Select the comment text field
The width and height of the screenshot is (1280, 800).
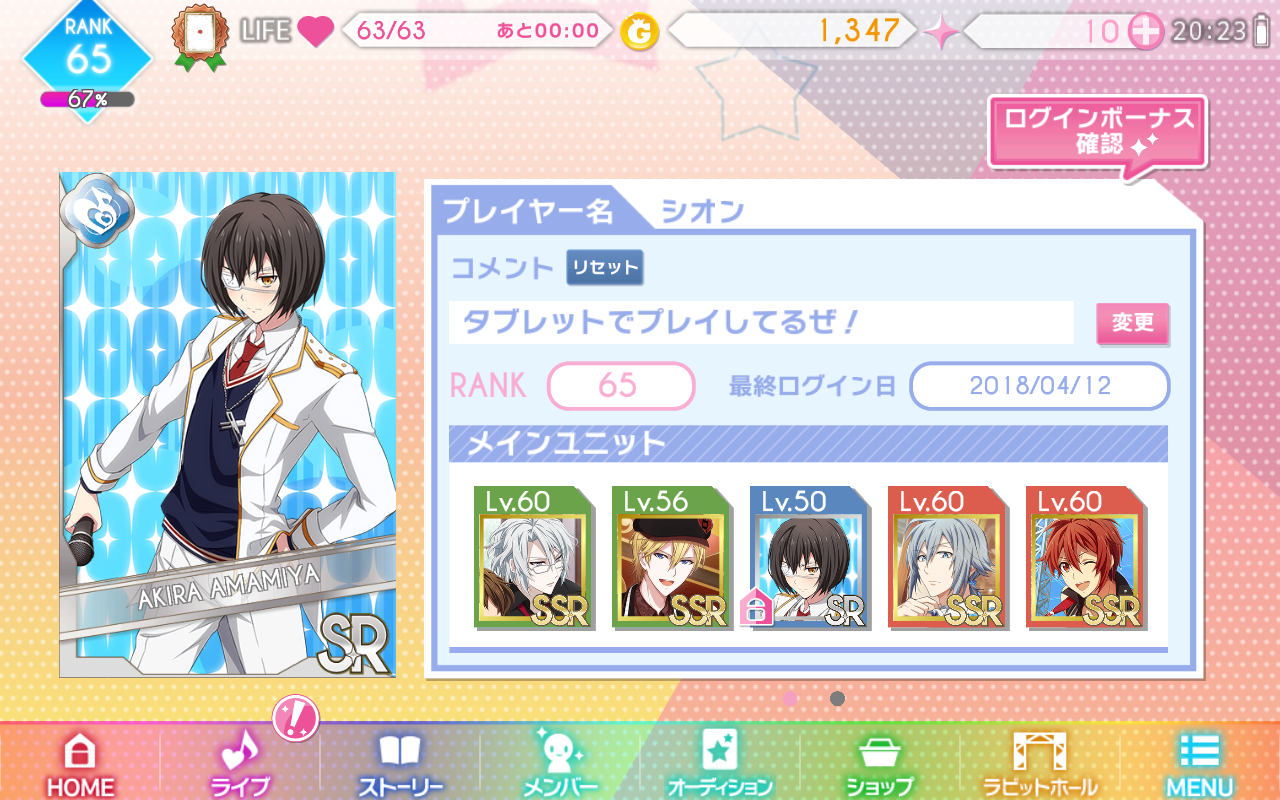760,323
